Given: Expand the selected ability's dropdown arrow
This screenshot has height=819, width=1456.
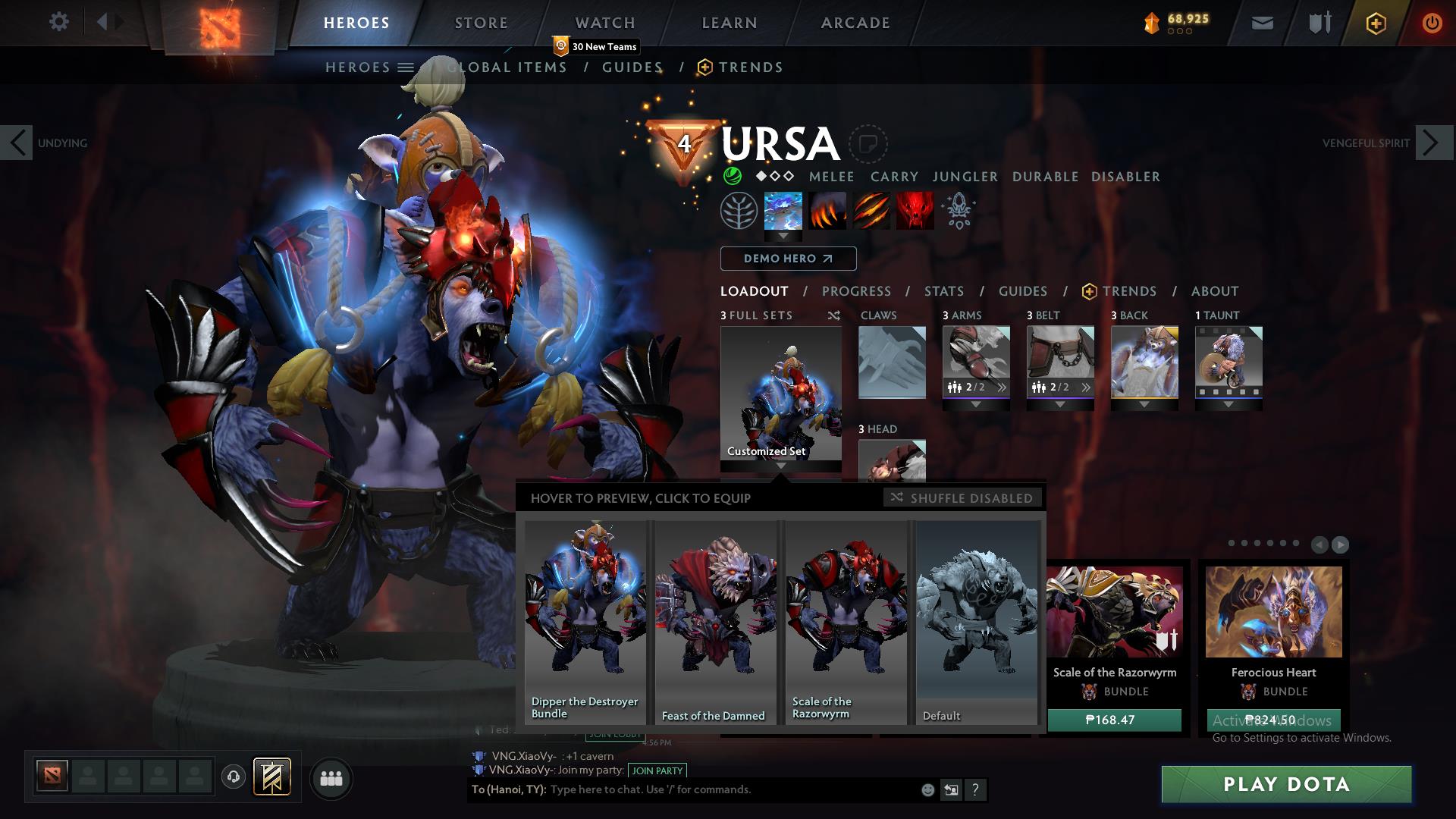Looking at the screenshot, I should (783, 237).
